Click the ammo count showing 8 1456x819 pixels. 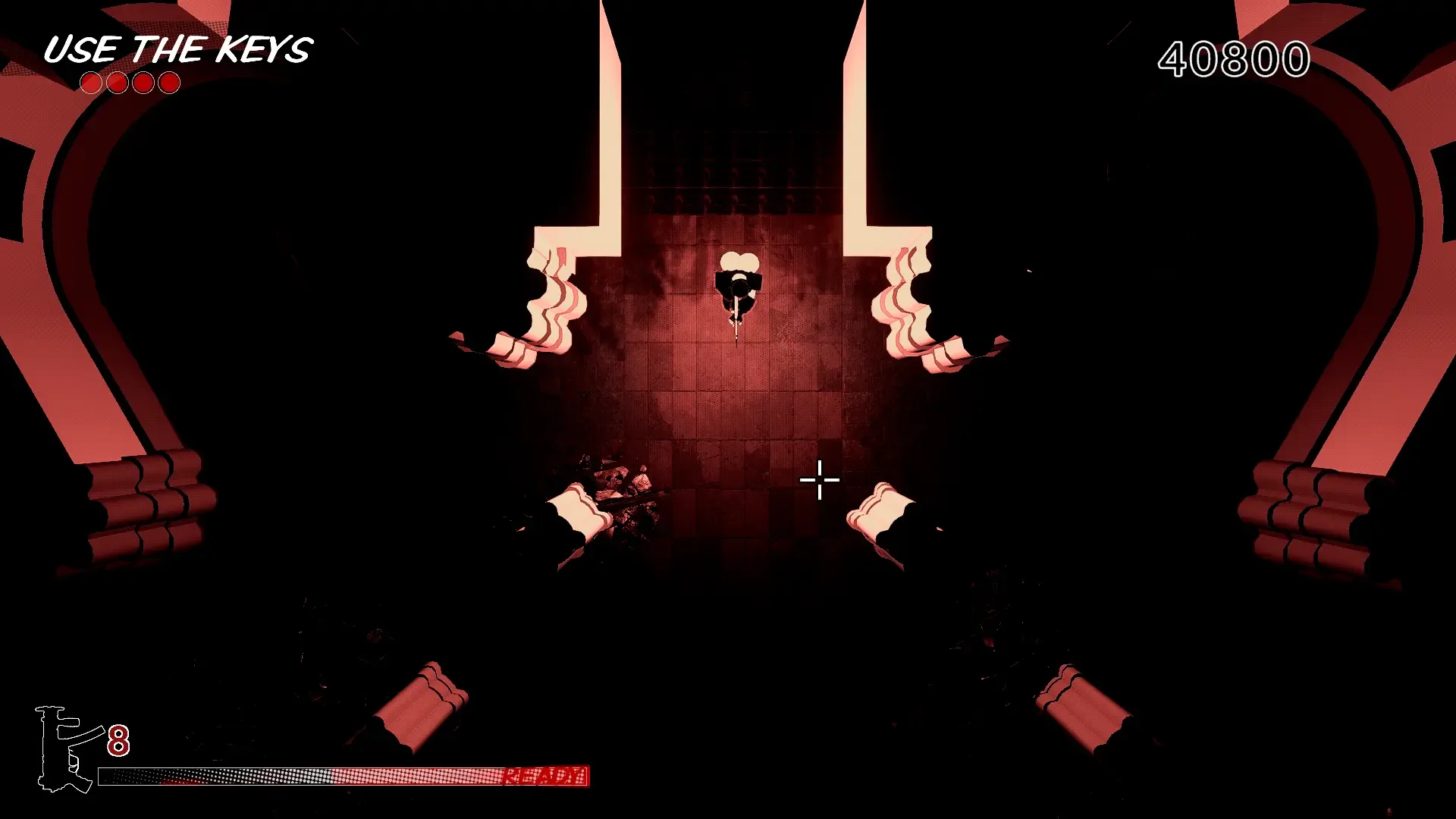119,741
